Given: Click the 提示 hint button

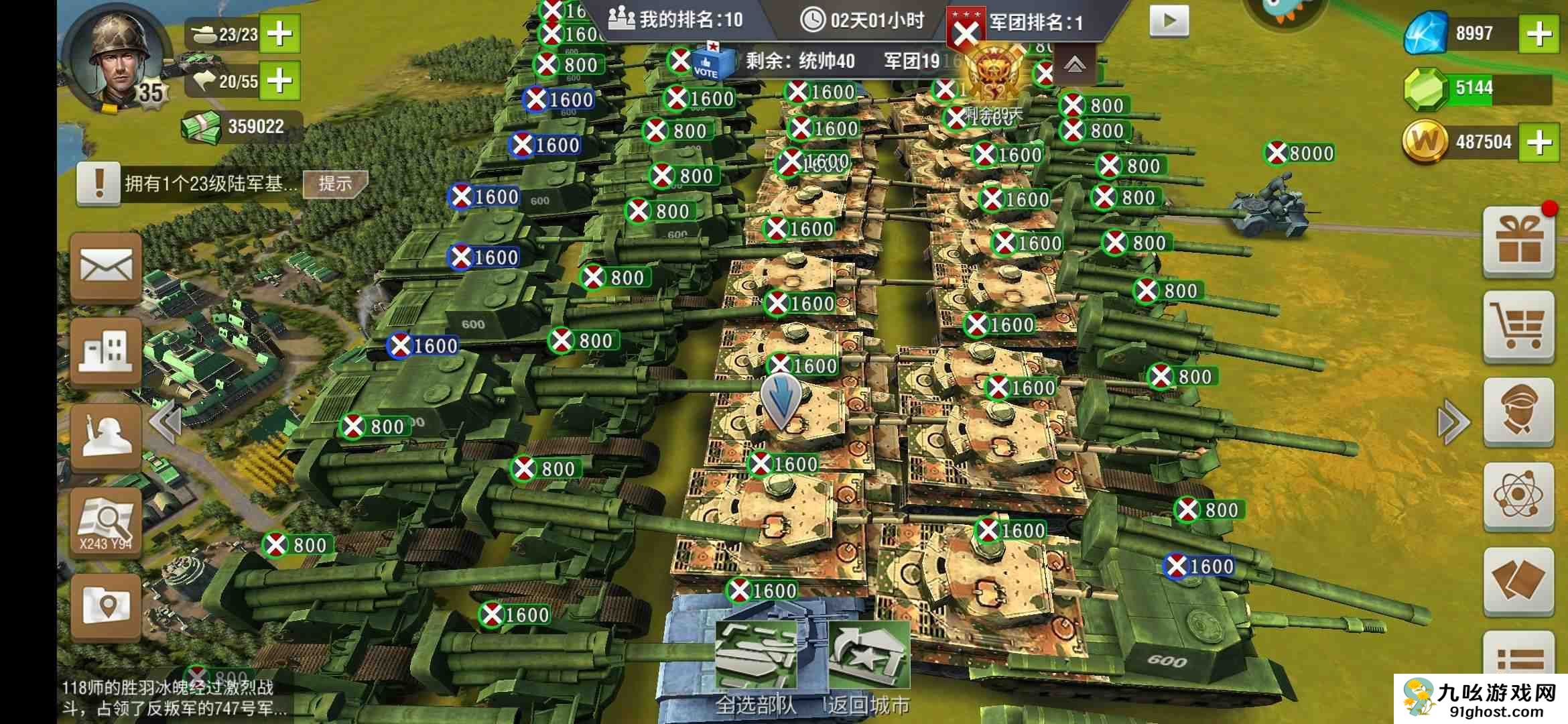Looking at the screenshot, I should point(335,183).
